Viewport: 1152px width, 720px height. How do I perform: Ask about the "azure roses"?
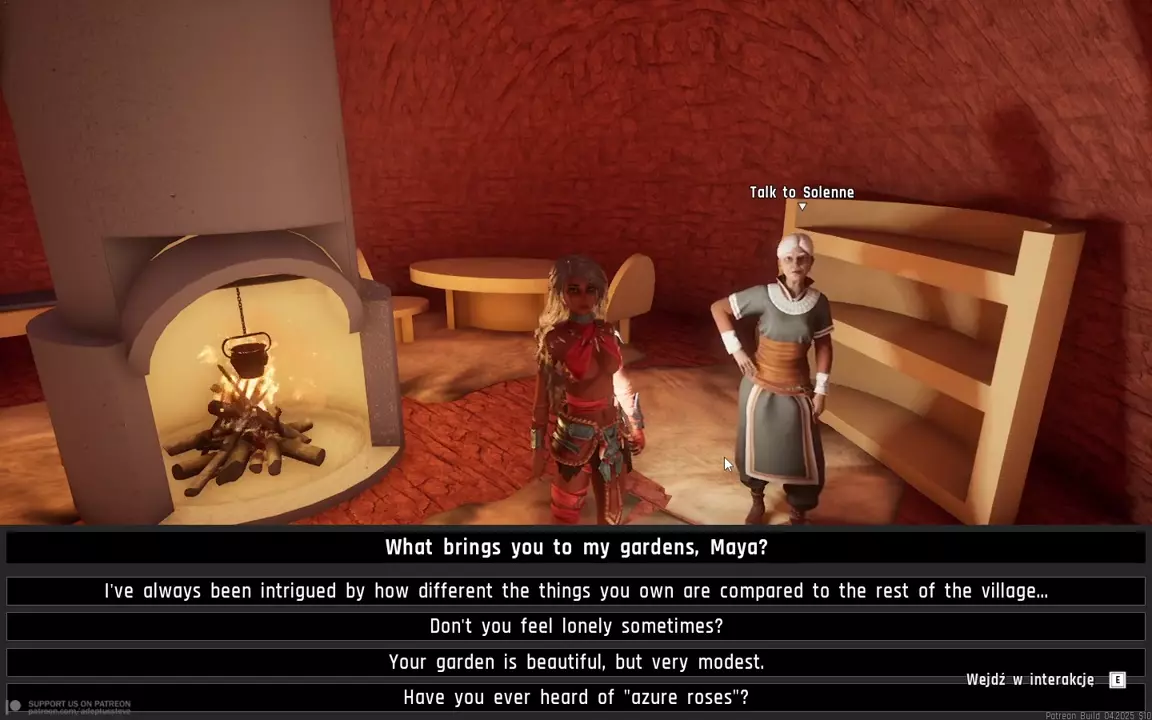coord(576,697)
